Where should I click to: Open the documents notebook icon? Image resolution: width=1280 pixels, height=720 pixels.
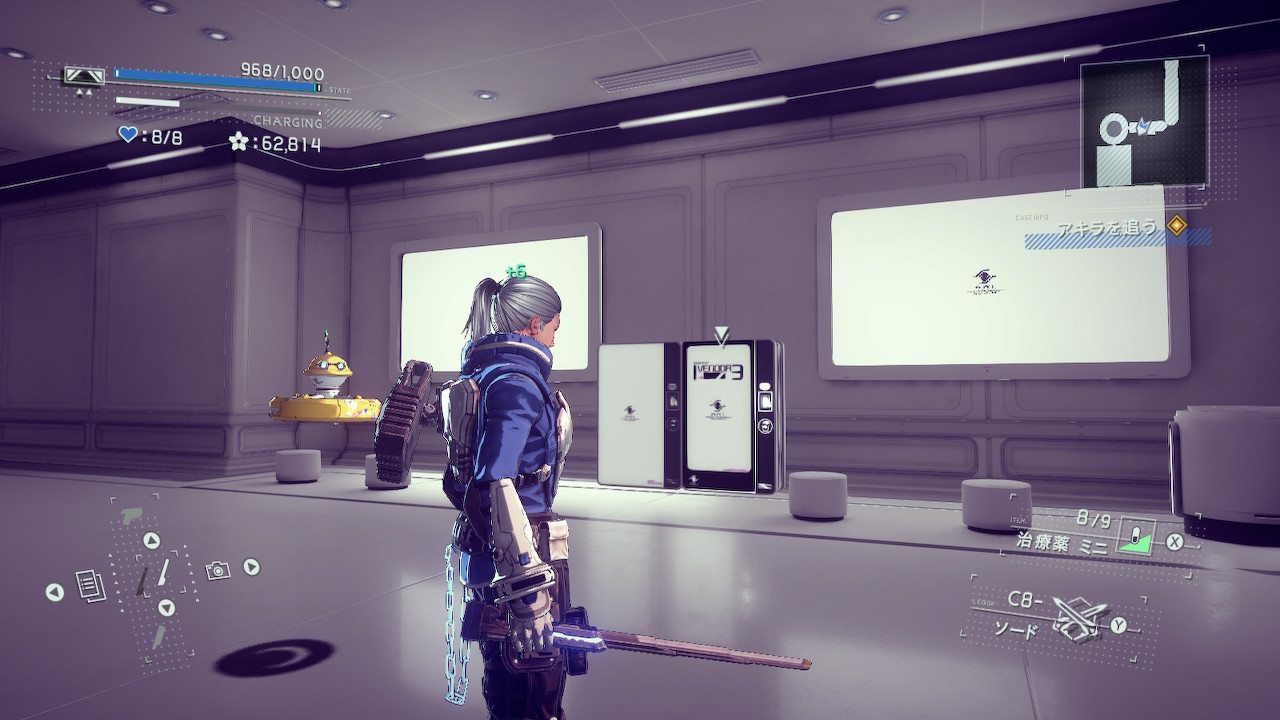pos(90,585)
